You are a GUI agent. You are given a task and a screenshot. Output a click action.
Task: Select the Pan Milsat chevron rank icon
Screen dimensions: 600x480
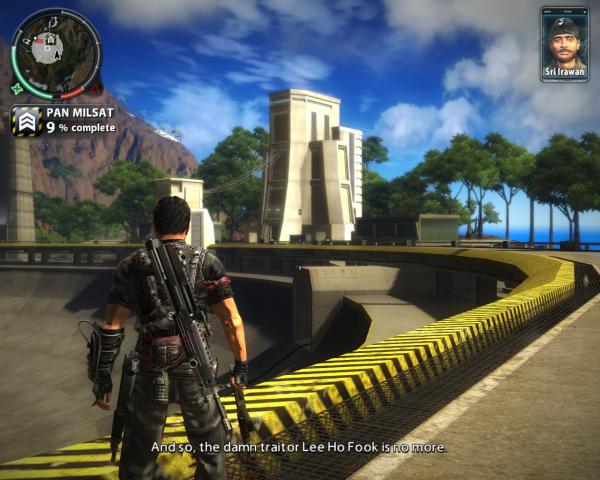(27, 122)
